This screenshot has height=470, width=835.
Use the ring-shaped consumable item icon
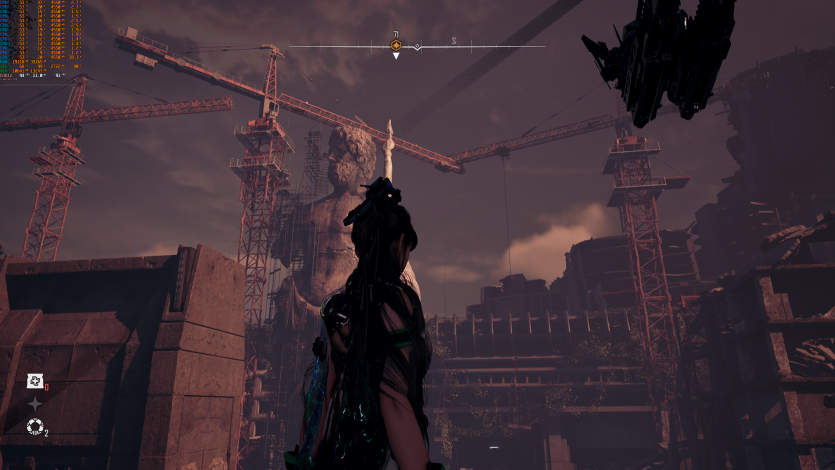pos(34,426)
